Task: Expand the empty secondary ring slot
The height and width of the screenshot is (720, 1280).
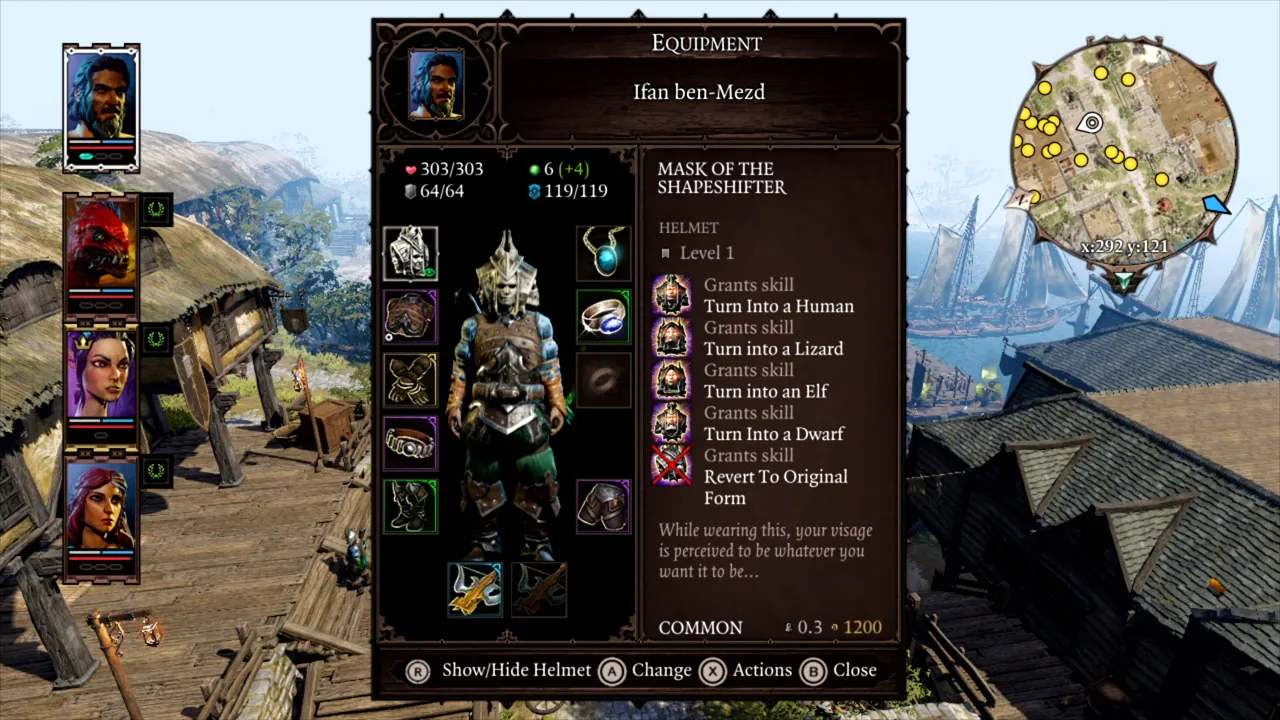Action: tap(602, 380)
